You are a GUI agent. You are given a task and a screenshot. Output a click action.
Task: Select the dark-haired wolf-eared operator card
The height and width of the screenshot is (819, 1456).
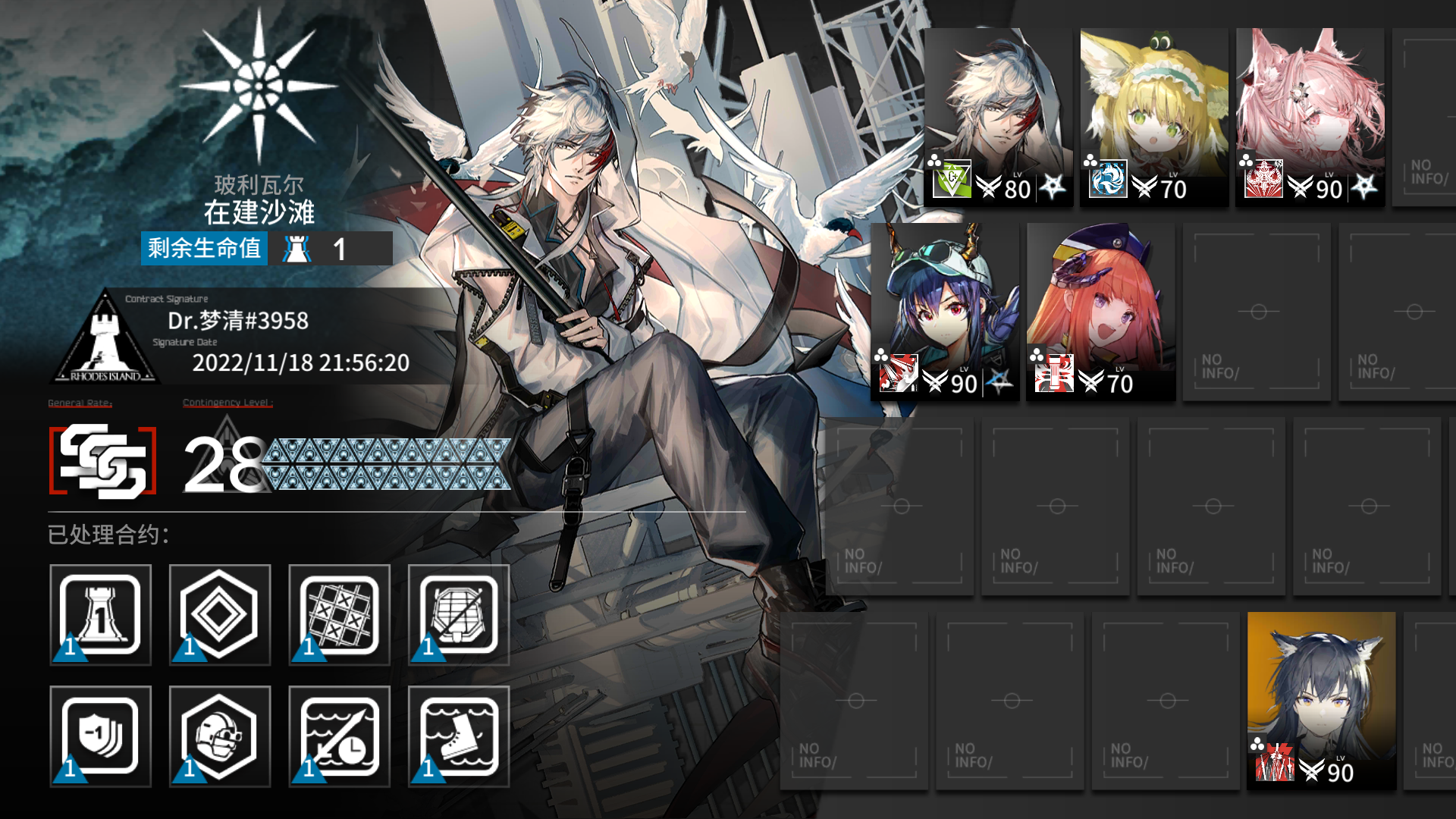tap(1321, 700)
